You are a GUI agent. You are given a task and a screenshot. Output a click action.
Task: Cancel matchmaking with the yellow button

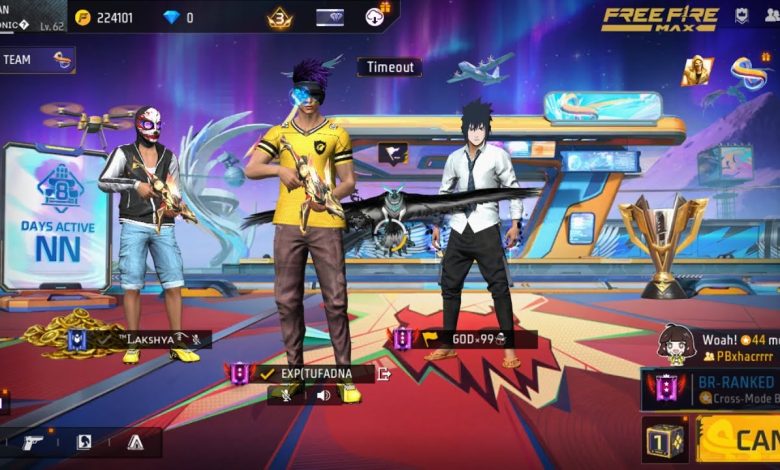pos(740,440)
